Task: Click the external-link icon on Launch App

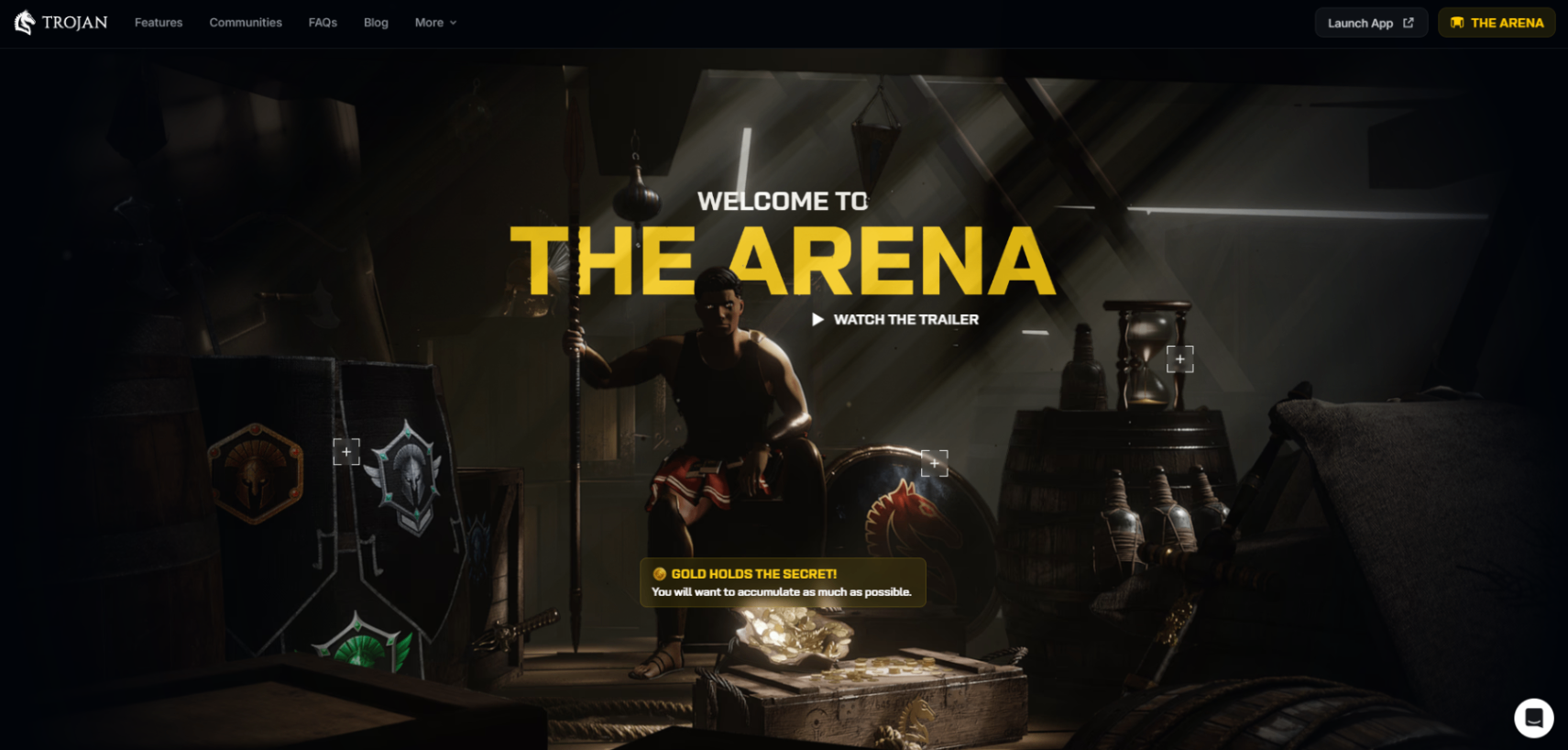Action: [x=1407, y=22]
